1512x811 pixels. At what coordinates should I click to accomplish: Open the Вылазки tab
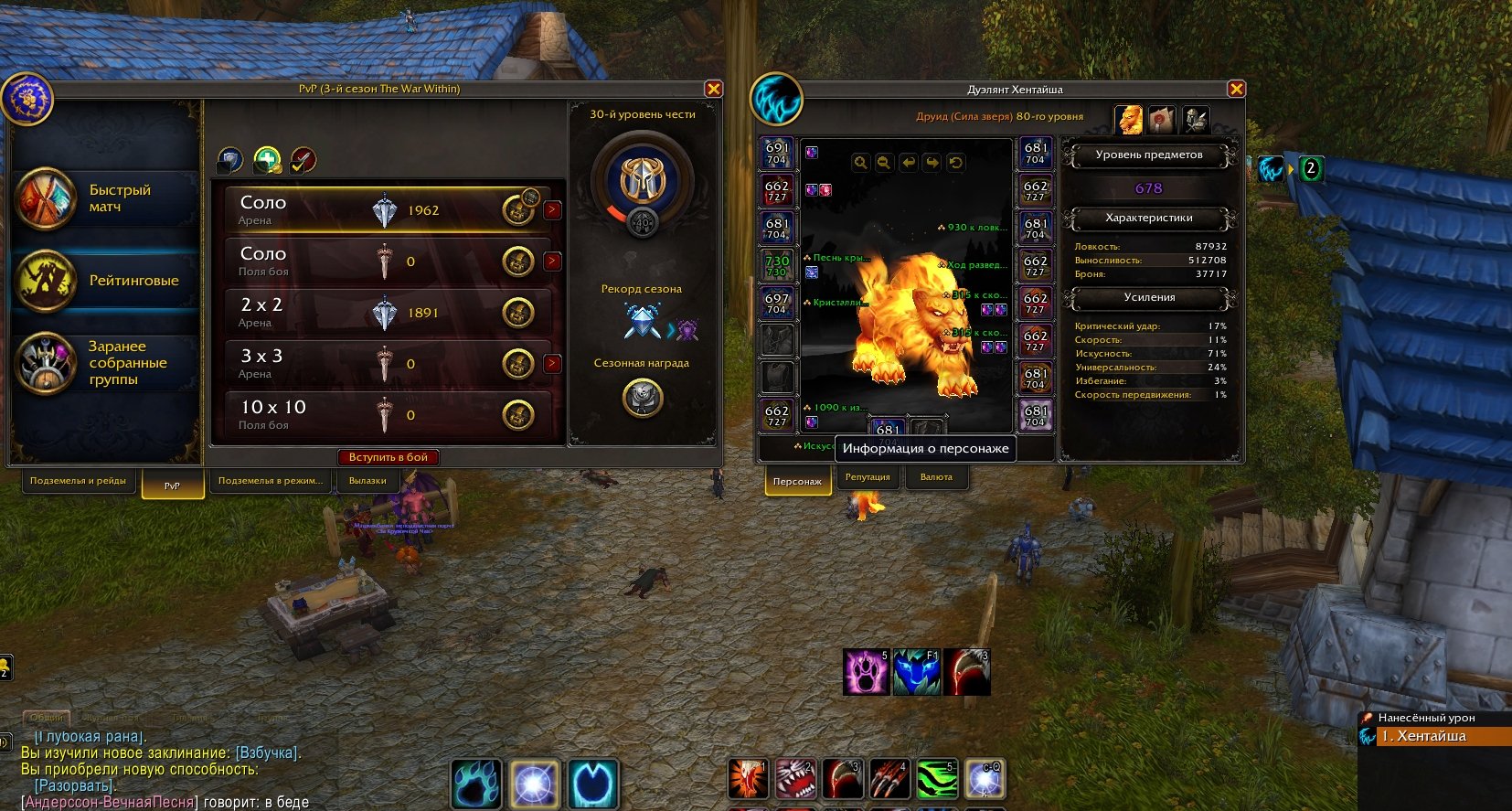(x=367, y=481)
